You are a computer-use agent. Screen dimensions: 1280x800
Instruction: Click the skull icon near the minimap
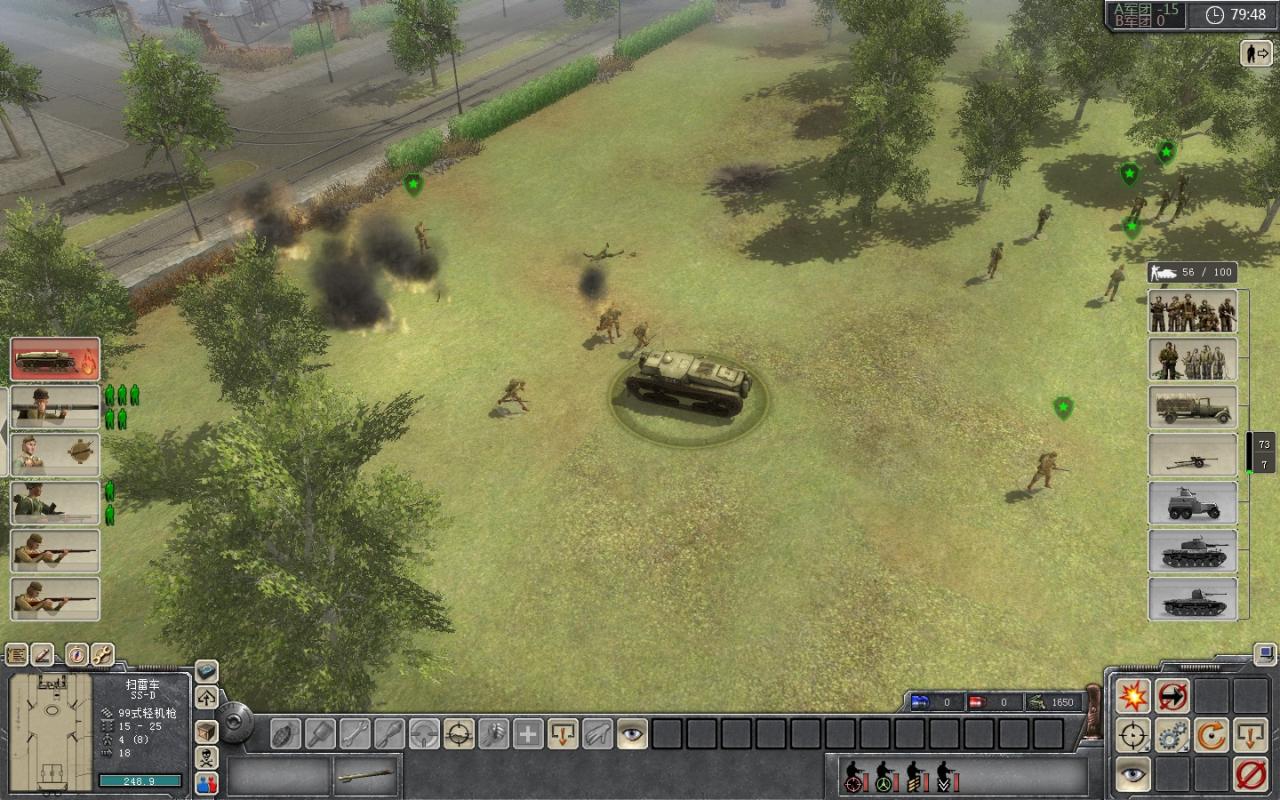(207, 756)
